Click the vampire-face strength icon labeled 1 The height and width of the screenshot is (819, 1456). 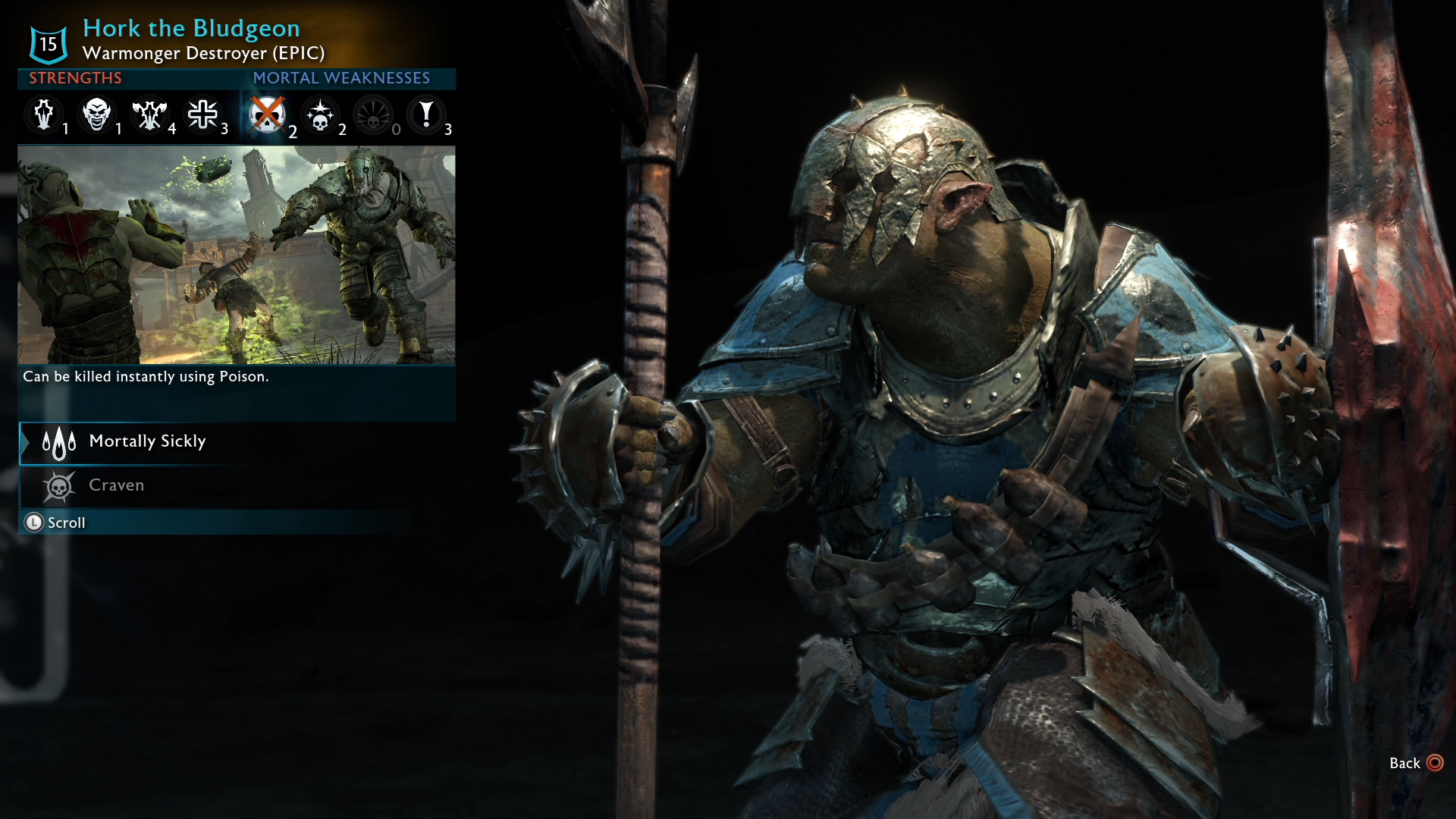[x=98, y=116]
